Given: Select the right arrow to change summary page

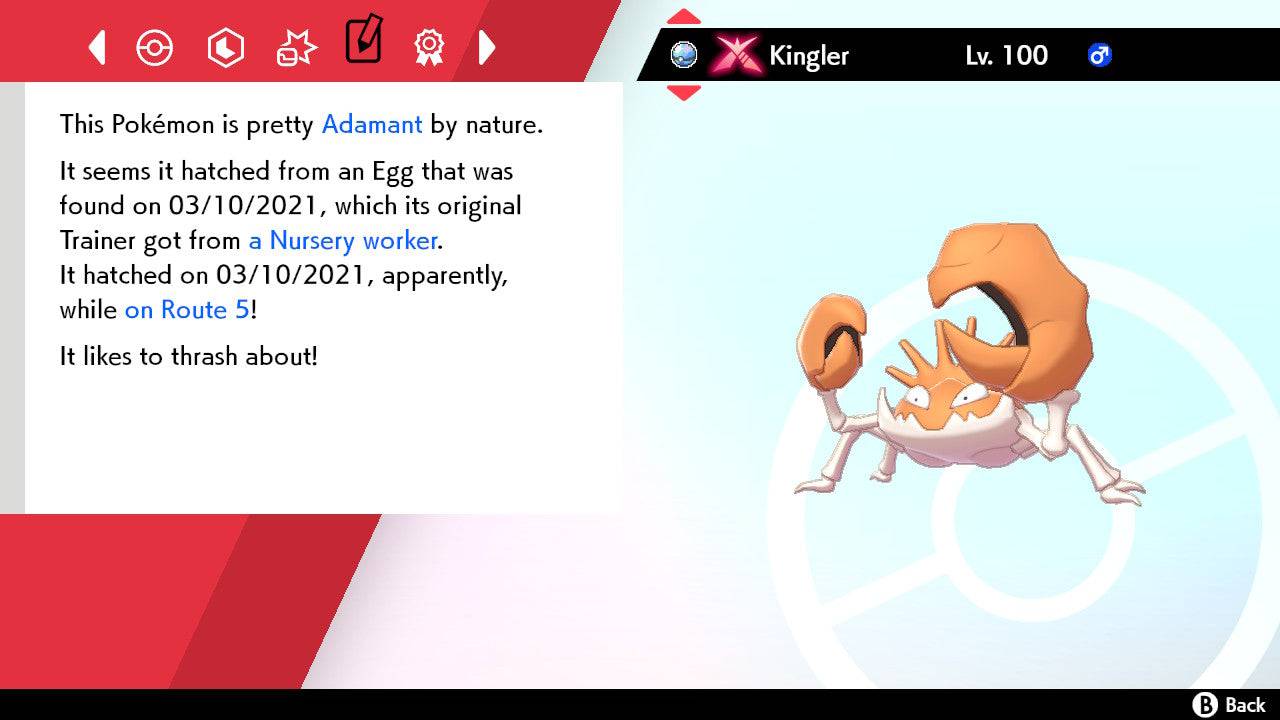Looking at the screenshot, I should point(488,46).
